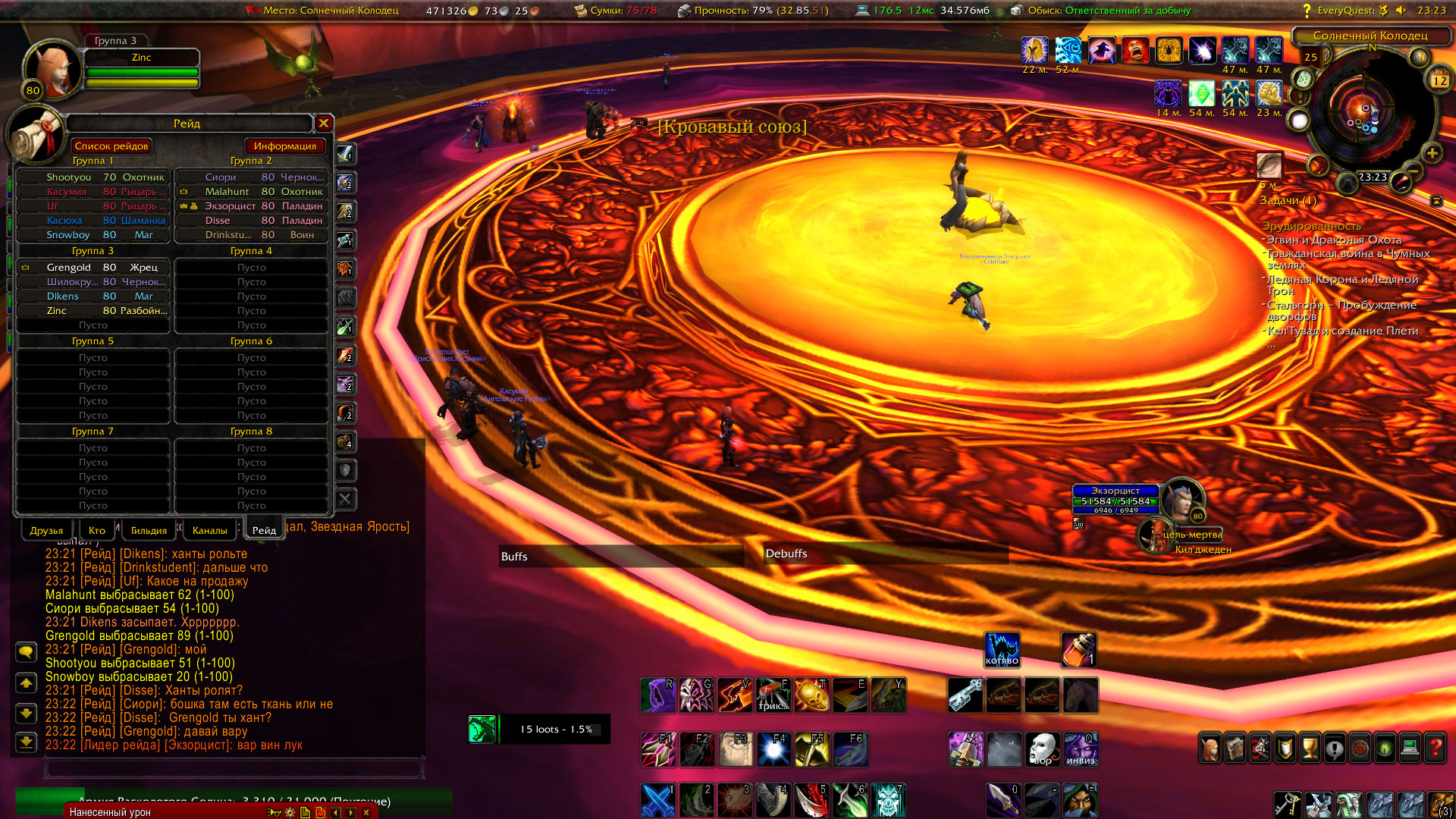Switch to the Друзья tab
Screen dimensions: 1456x819
[46, 530]
